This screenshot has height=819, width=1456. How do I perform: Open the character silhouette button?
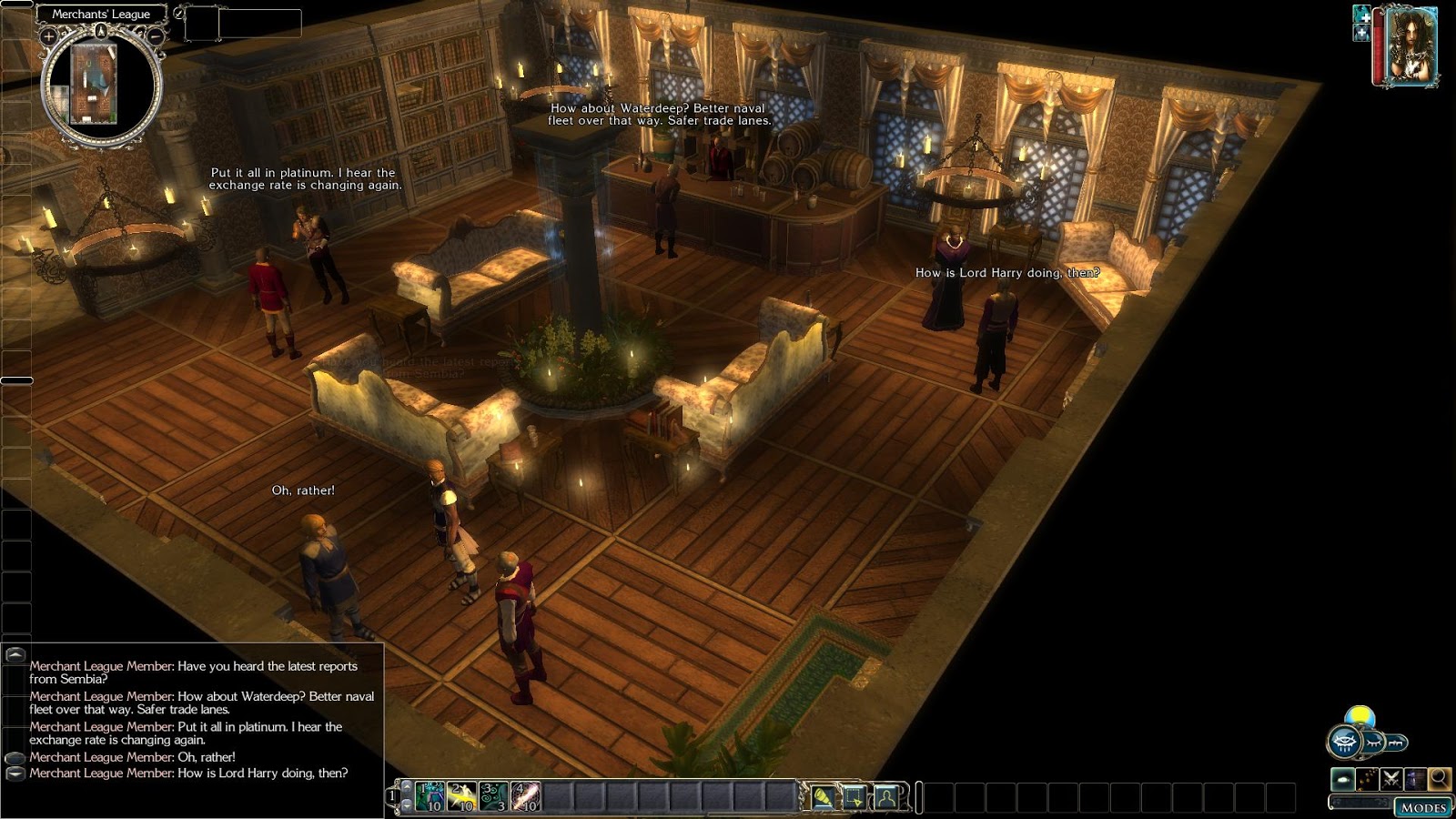pyautogui.click(x=886, y=797)
